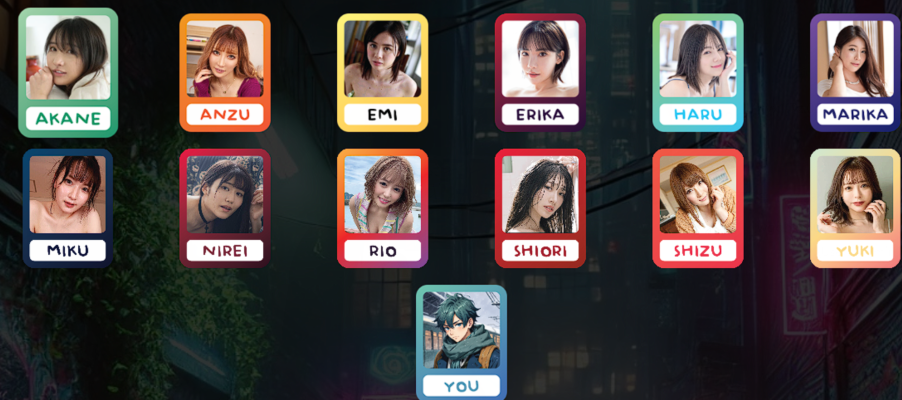Choose the Marika character card

pyautogui.click(x=855, y=72)
